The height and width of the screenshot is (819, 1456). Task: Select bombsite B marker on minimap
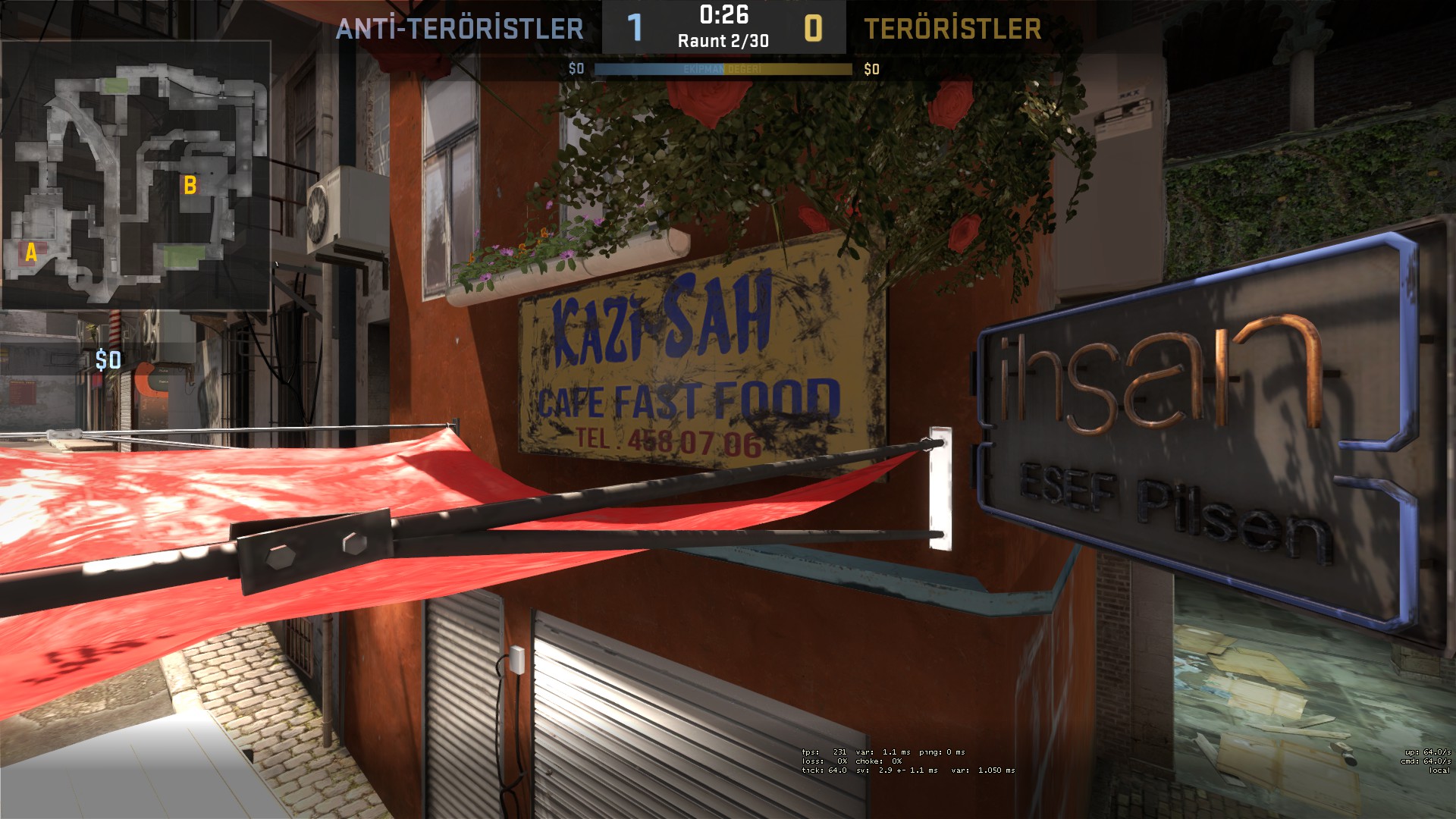pos(190,185)
